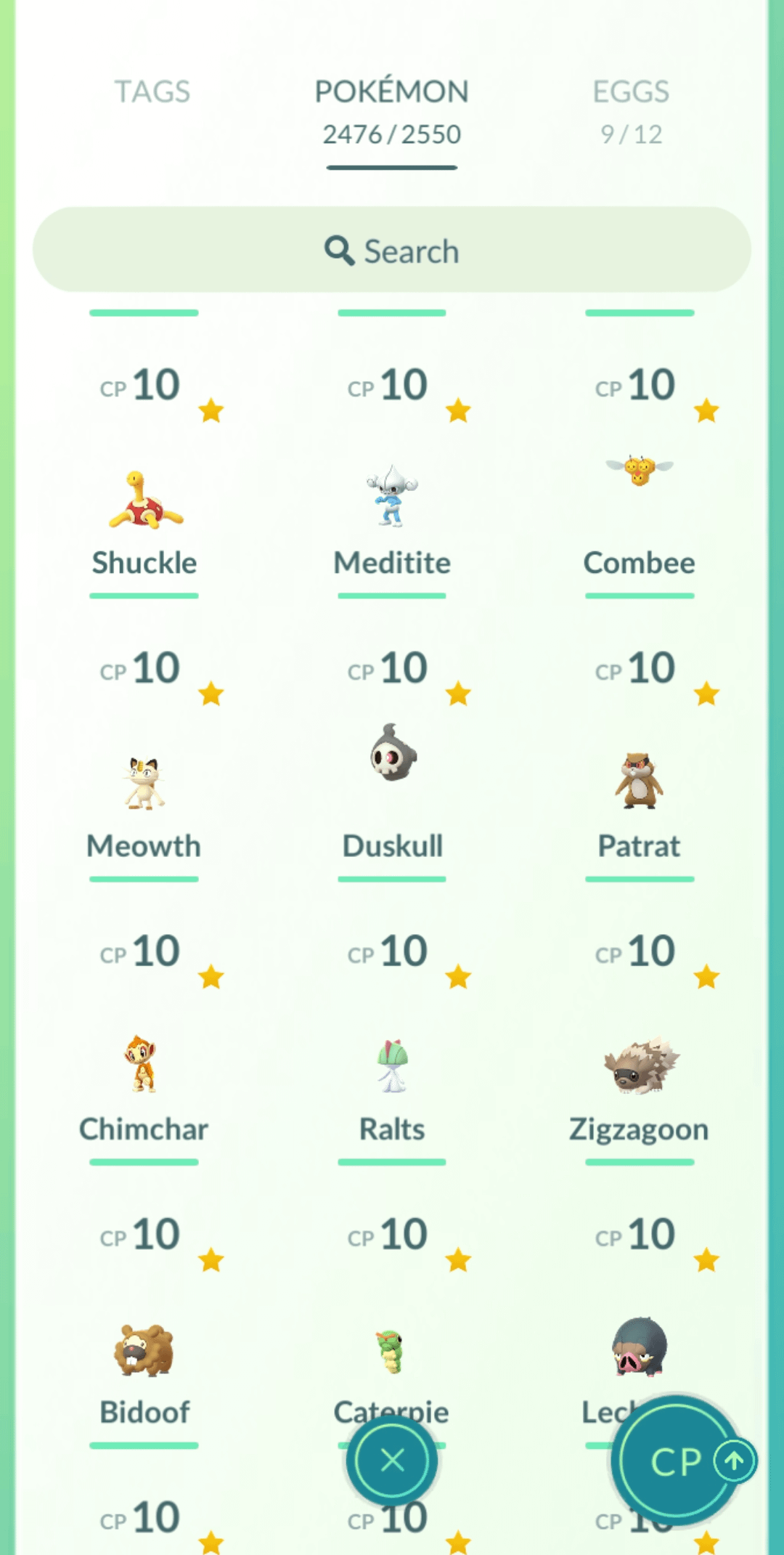Open the Combee entry
This screenshot has height=1555, width=784.
coord(640,501)
